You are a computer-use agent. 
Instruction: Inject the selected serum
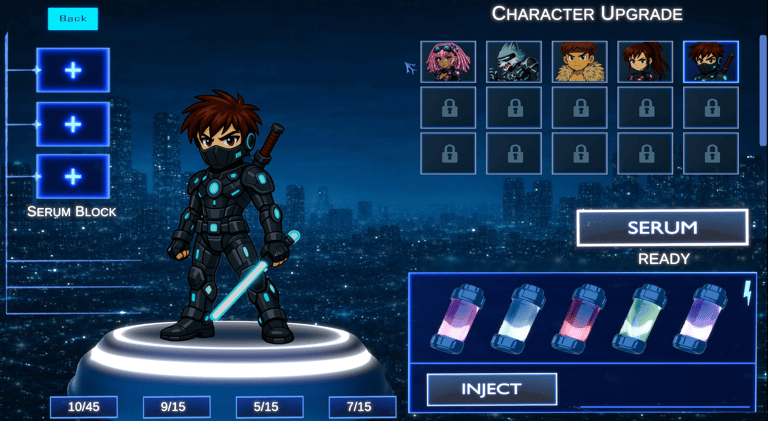[491, 389]
